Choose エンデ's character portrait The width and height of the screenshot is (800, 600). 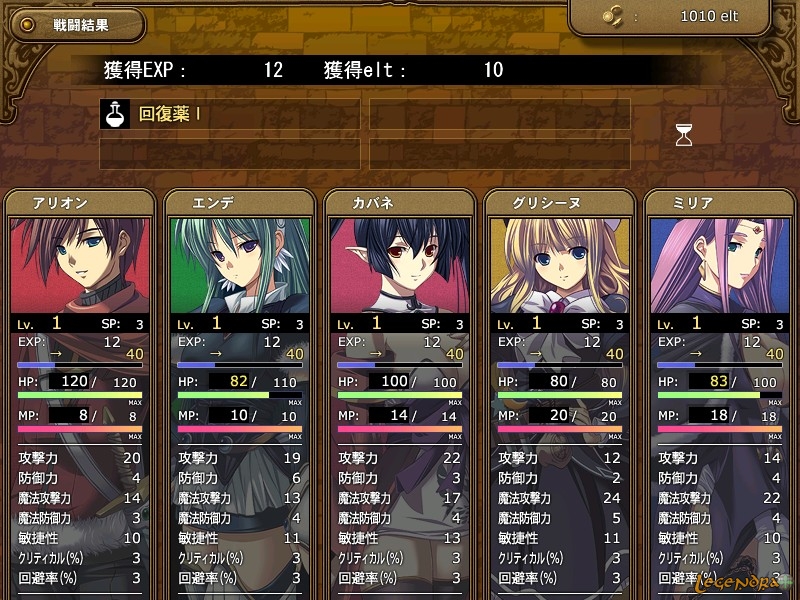click(240, 265)
